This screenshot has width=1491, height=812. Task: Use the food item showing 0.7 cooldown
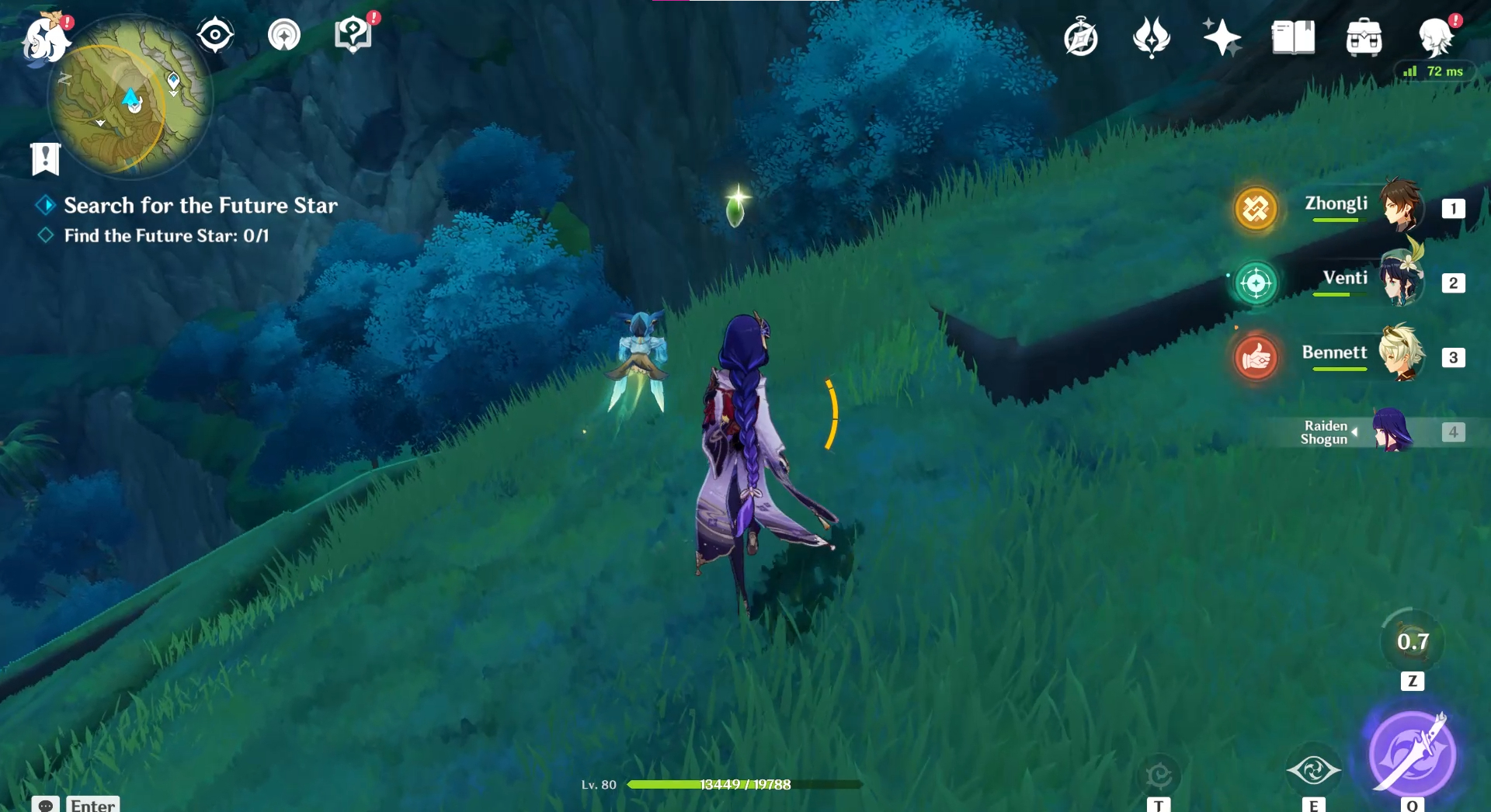point(1414,642)
